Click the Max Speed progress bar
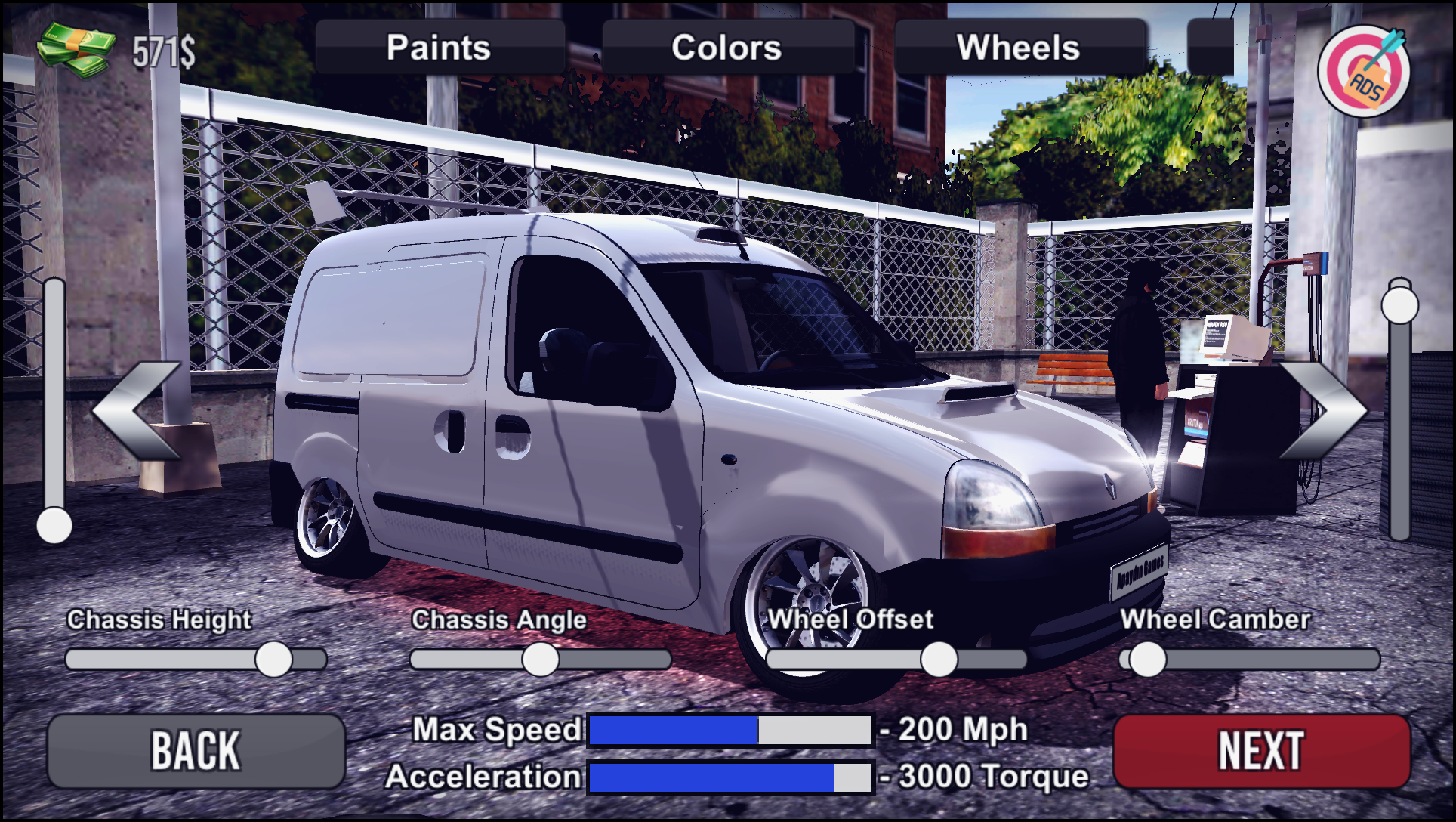 [x=729, y=729]
